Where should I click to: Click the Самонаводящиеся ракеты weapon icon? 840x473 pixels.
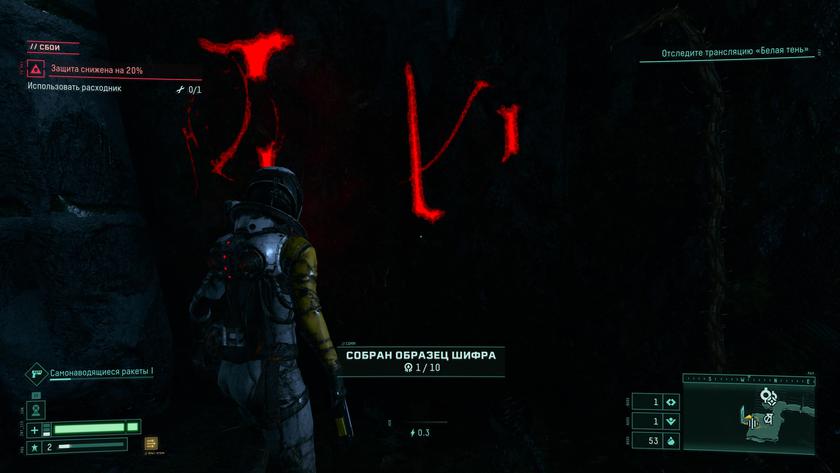pos(36,373)
